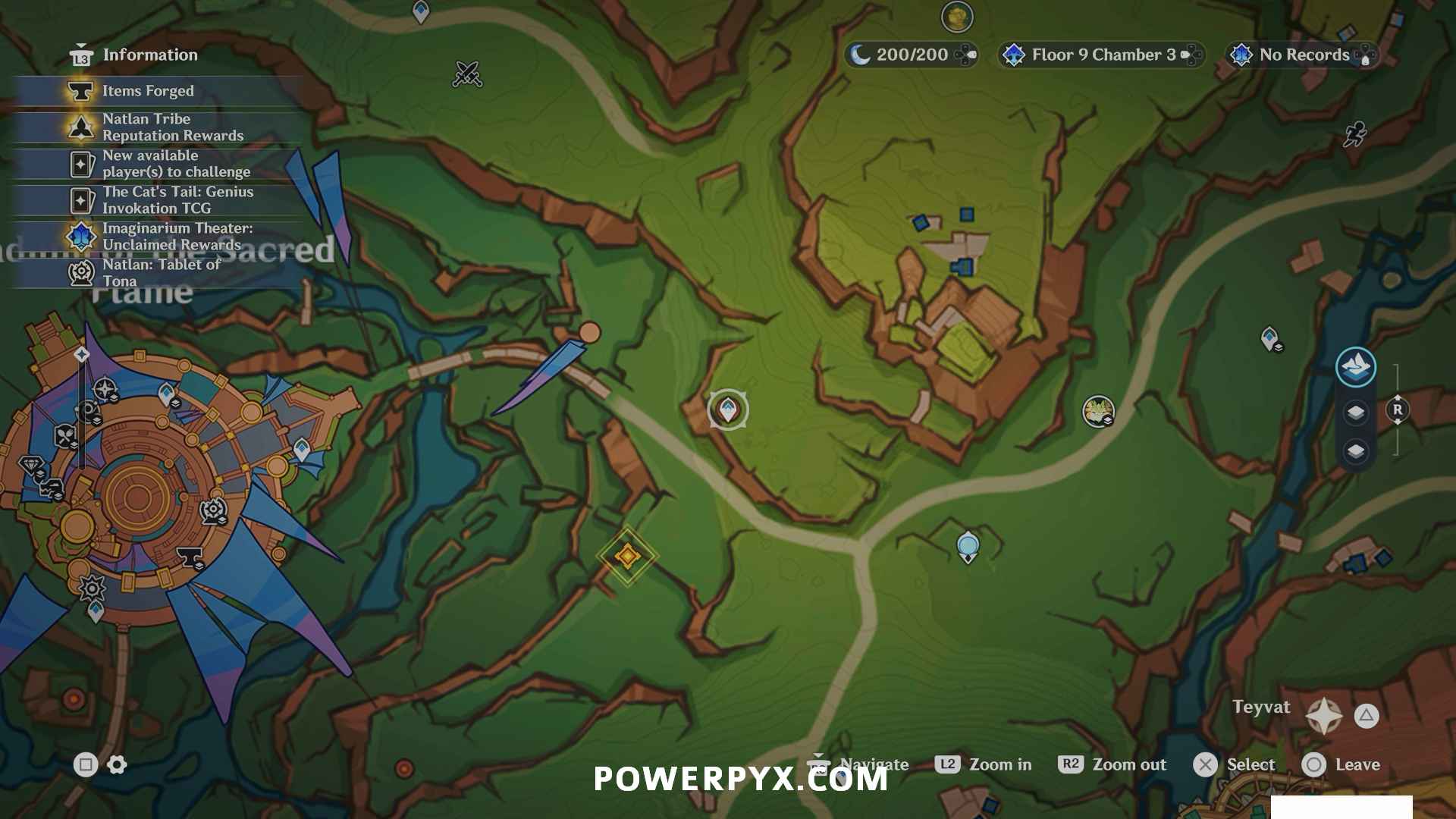The height and width of the screenshot is (819, 1456).
Task: View Natlan Tribe Reputation Rewards
Action: (172, 127)
